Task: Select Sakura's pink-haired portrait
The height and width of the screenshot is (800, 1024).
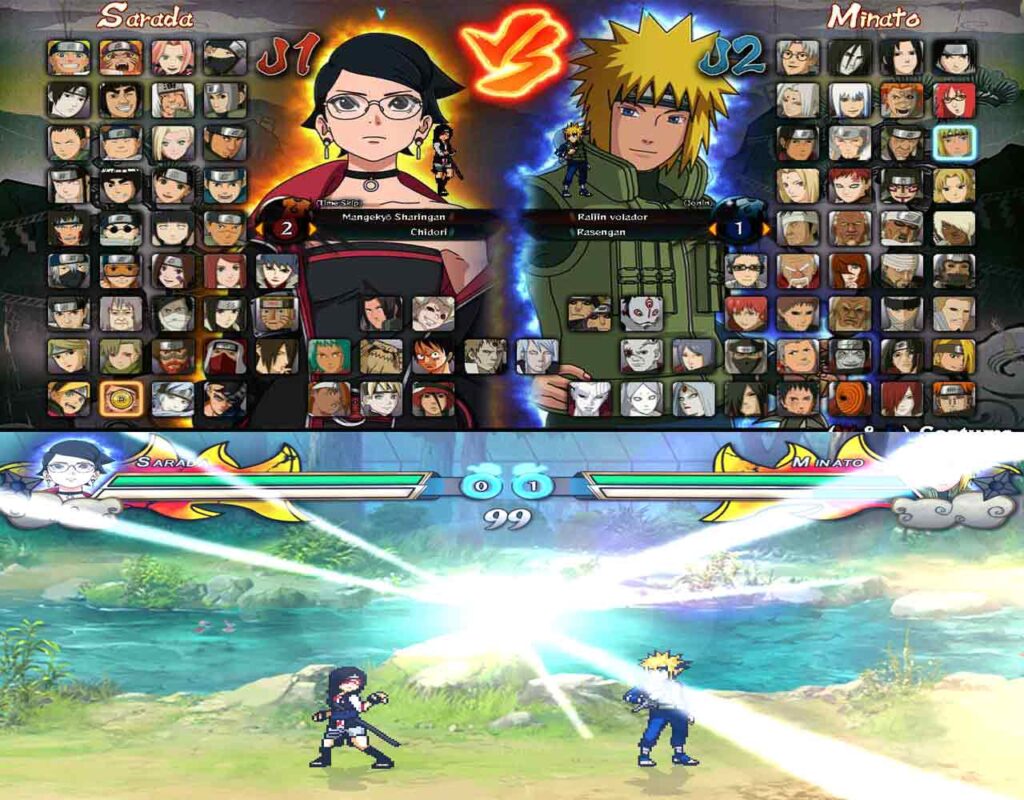Action: (172, 58)
